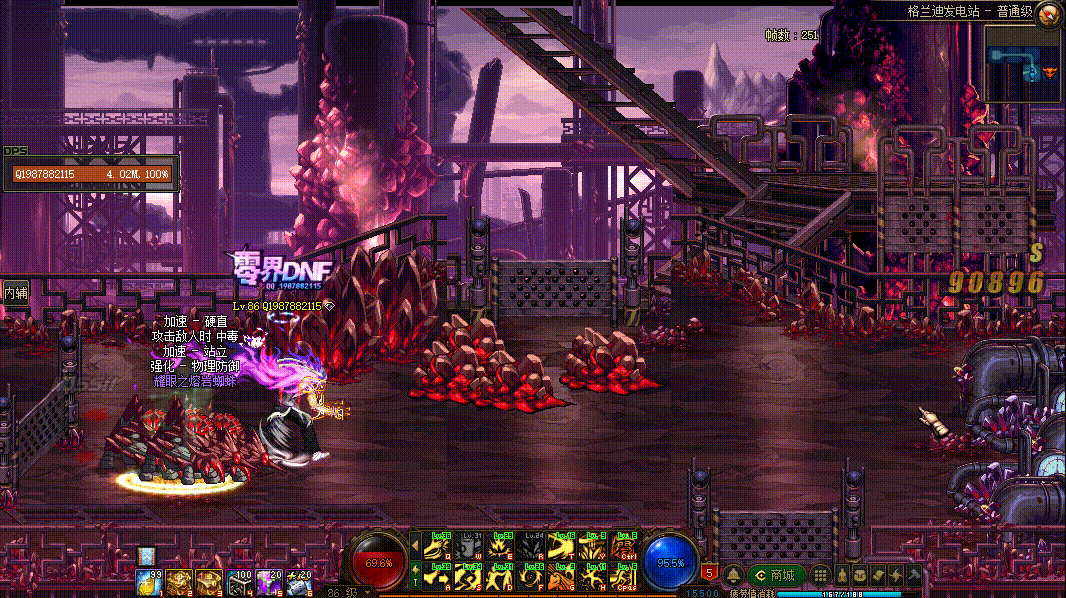The image size is (1066, 598).
Task: Select the Q1987882115 row in DPS panel
Action: coord(90,174)
